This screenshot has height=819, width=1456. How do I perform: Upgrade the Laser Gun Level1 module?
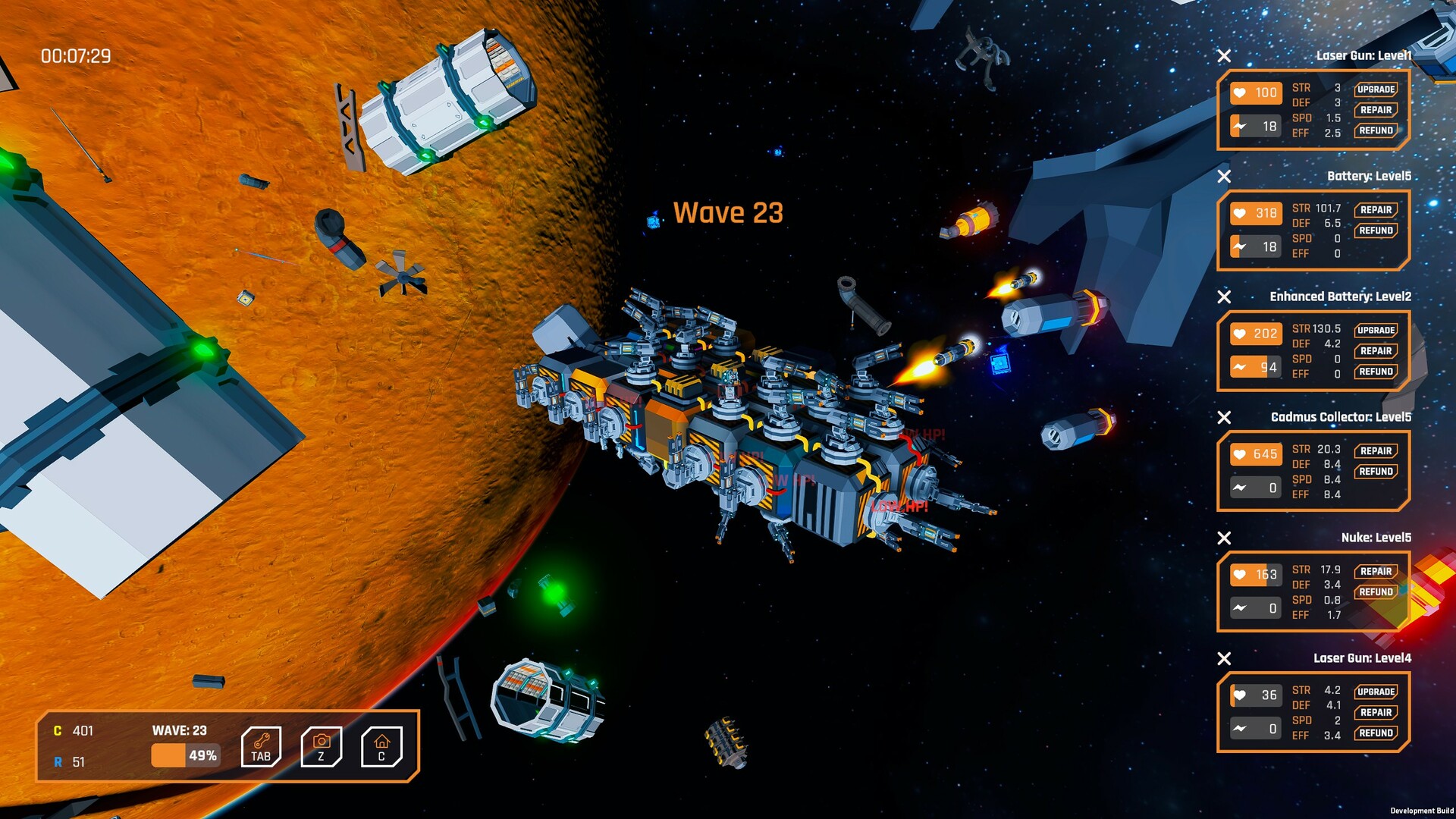coord(1376,89)
